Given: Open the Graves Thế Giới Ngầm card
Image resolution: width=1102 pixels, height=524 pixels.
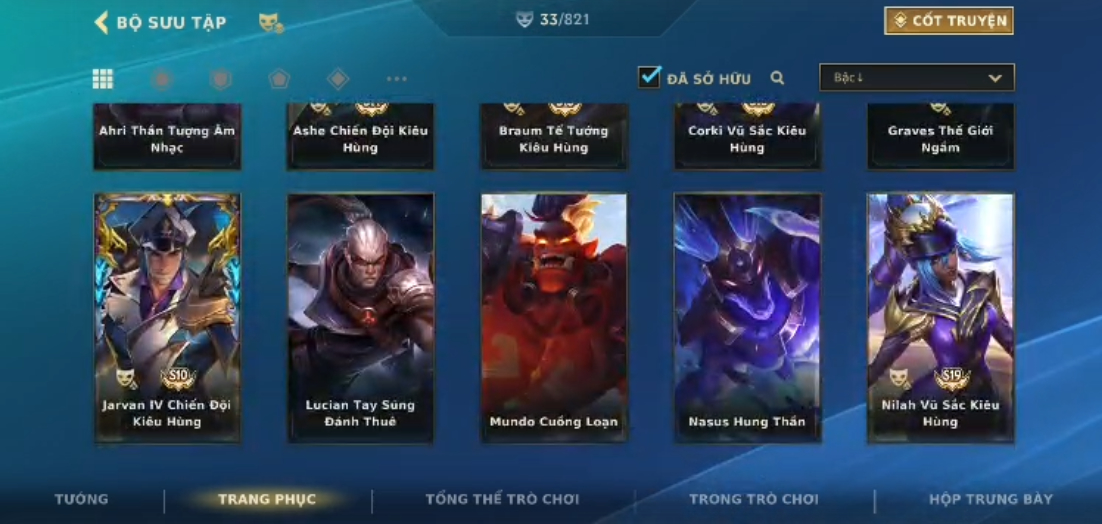Looking at the screenshot, I should tap(940, 137).
